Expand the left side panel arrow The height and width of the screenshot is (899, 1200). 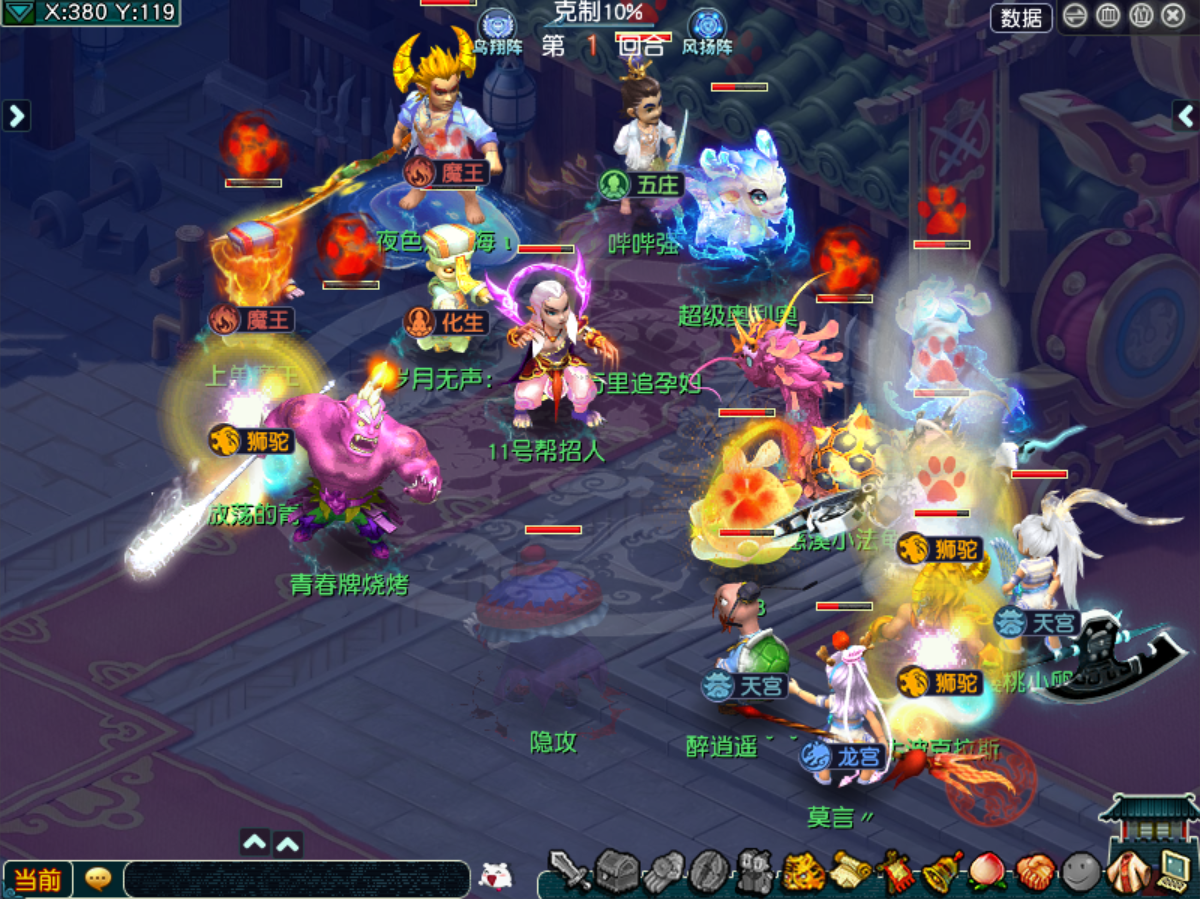point(16,116)
